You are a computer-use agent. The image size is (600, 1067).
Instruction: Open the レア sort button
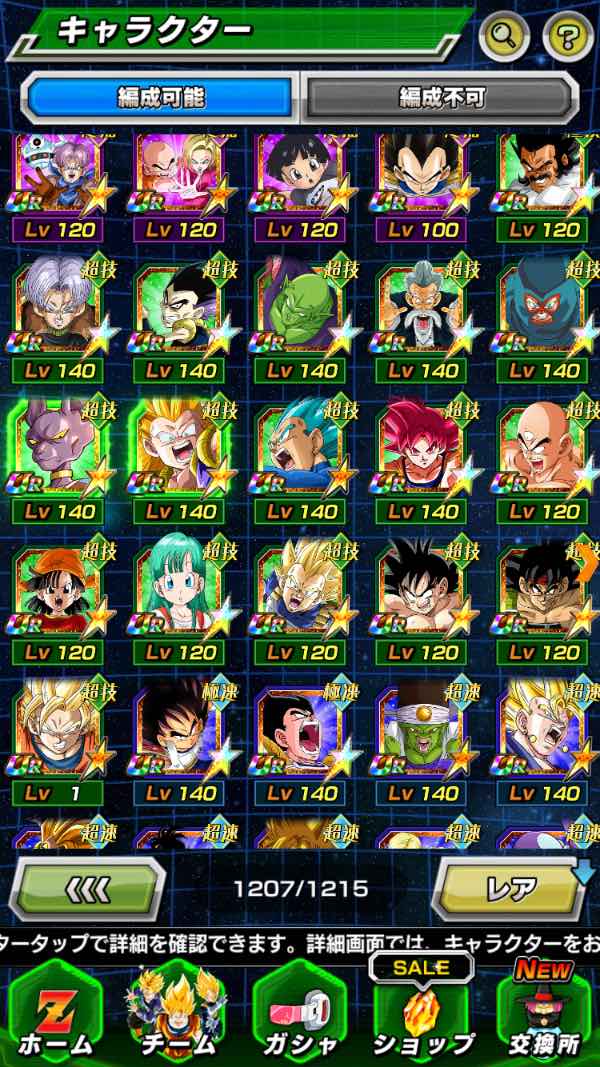[510, 887]
